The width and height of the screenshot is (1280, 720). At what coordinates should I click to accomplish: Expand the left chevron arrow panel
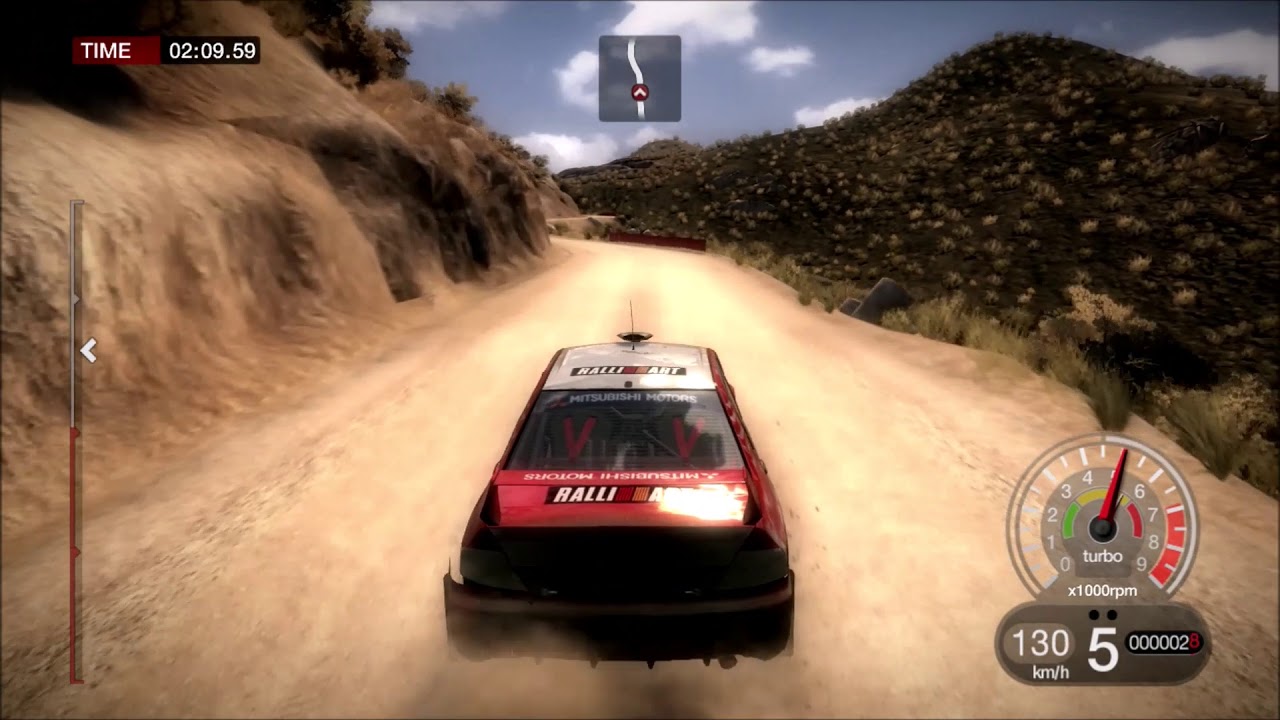(90, 351)
